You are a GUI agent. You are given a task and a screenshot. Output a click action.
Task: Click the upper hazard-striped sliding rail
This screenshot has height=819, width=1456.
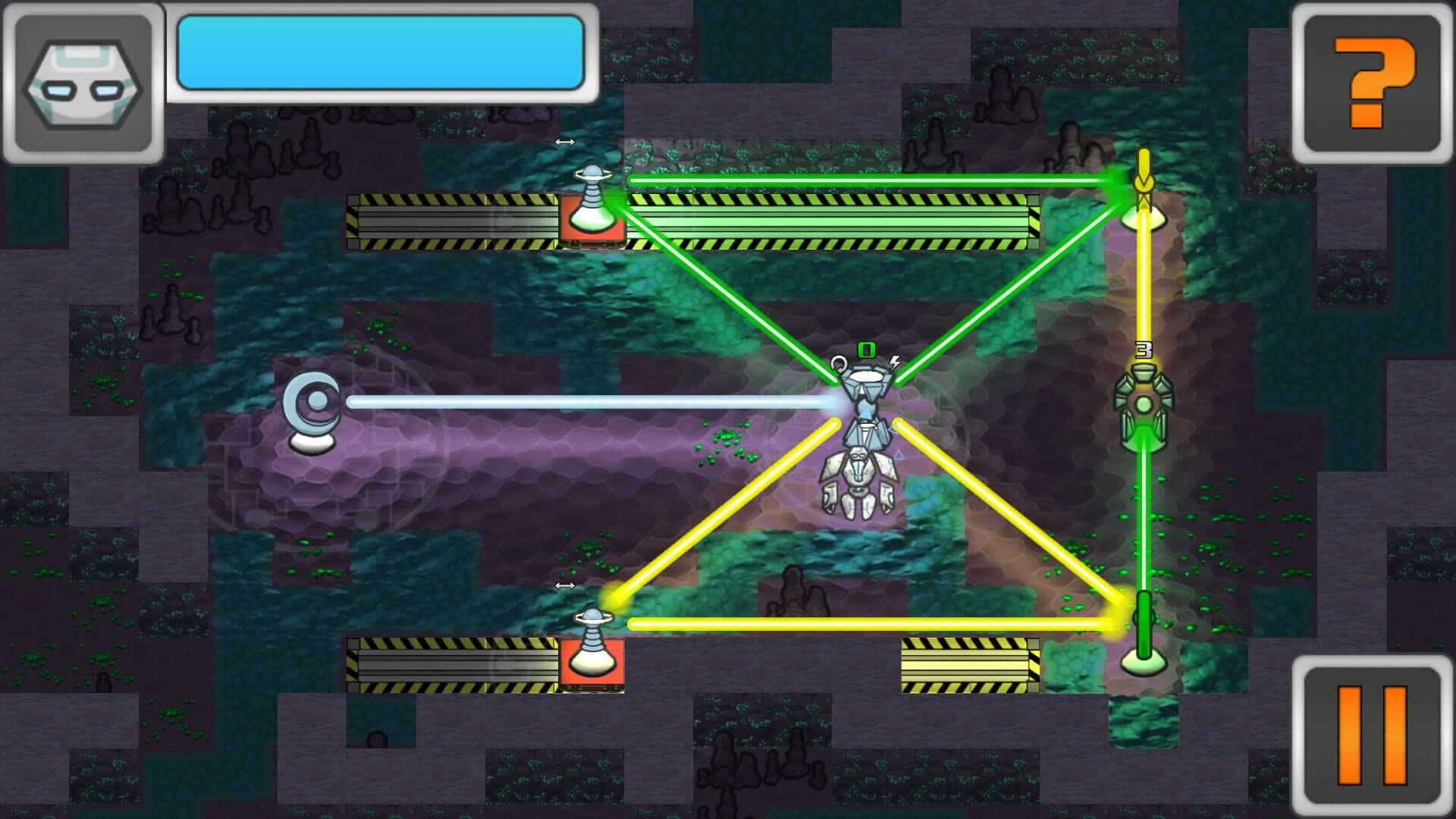click(455, 221)
